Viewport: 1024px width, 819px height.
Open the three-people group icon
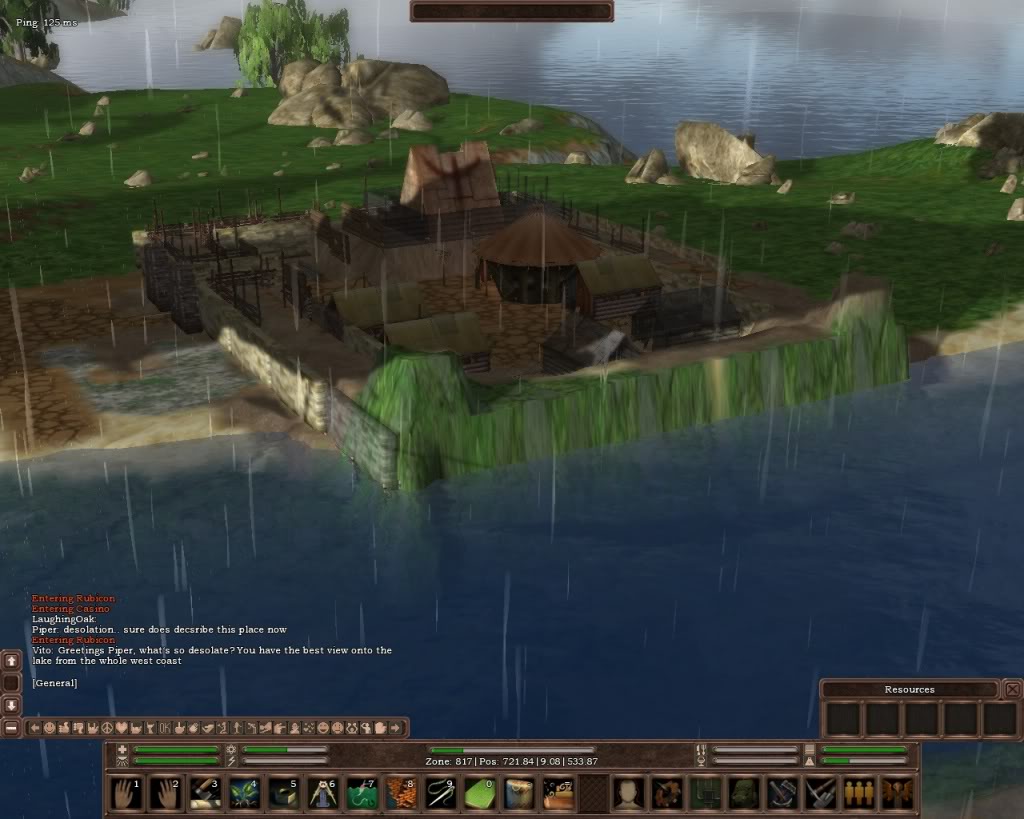click(858, 794)
